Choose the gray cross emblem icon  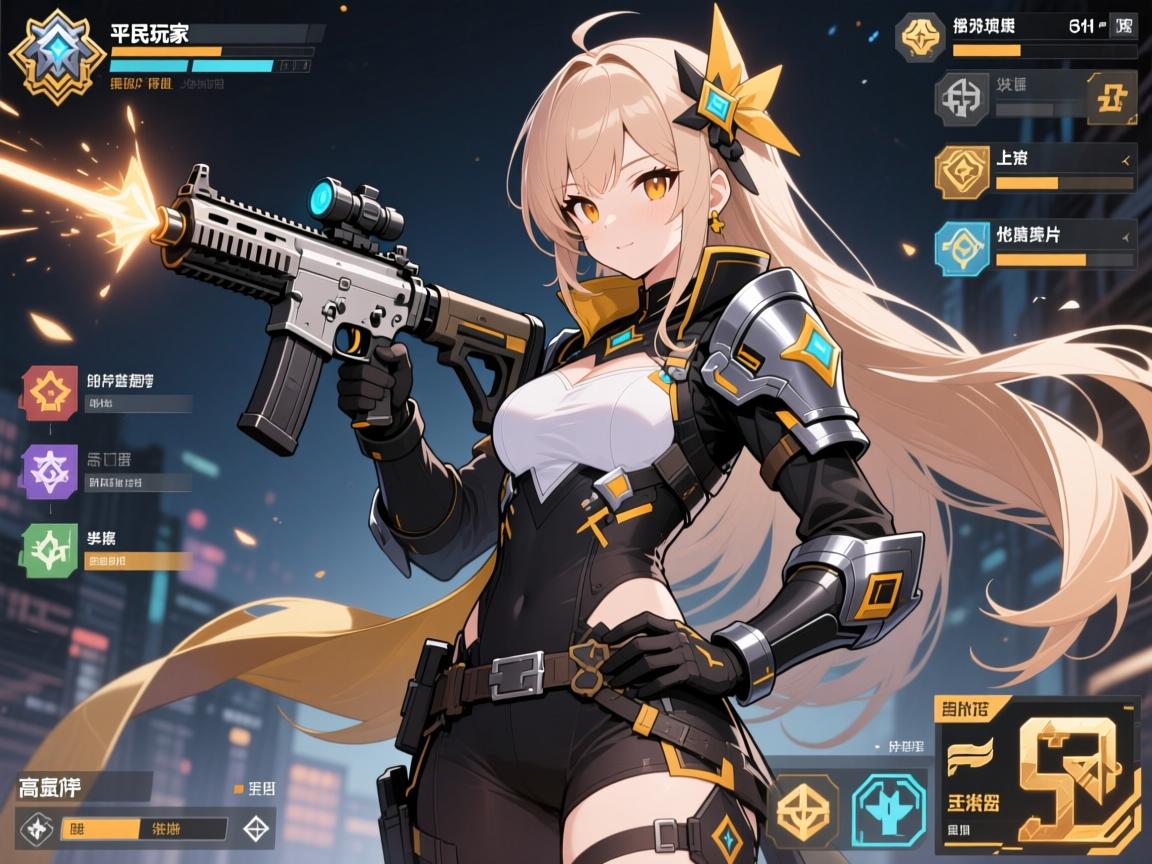pyautogui.click(x=962, y=99)
